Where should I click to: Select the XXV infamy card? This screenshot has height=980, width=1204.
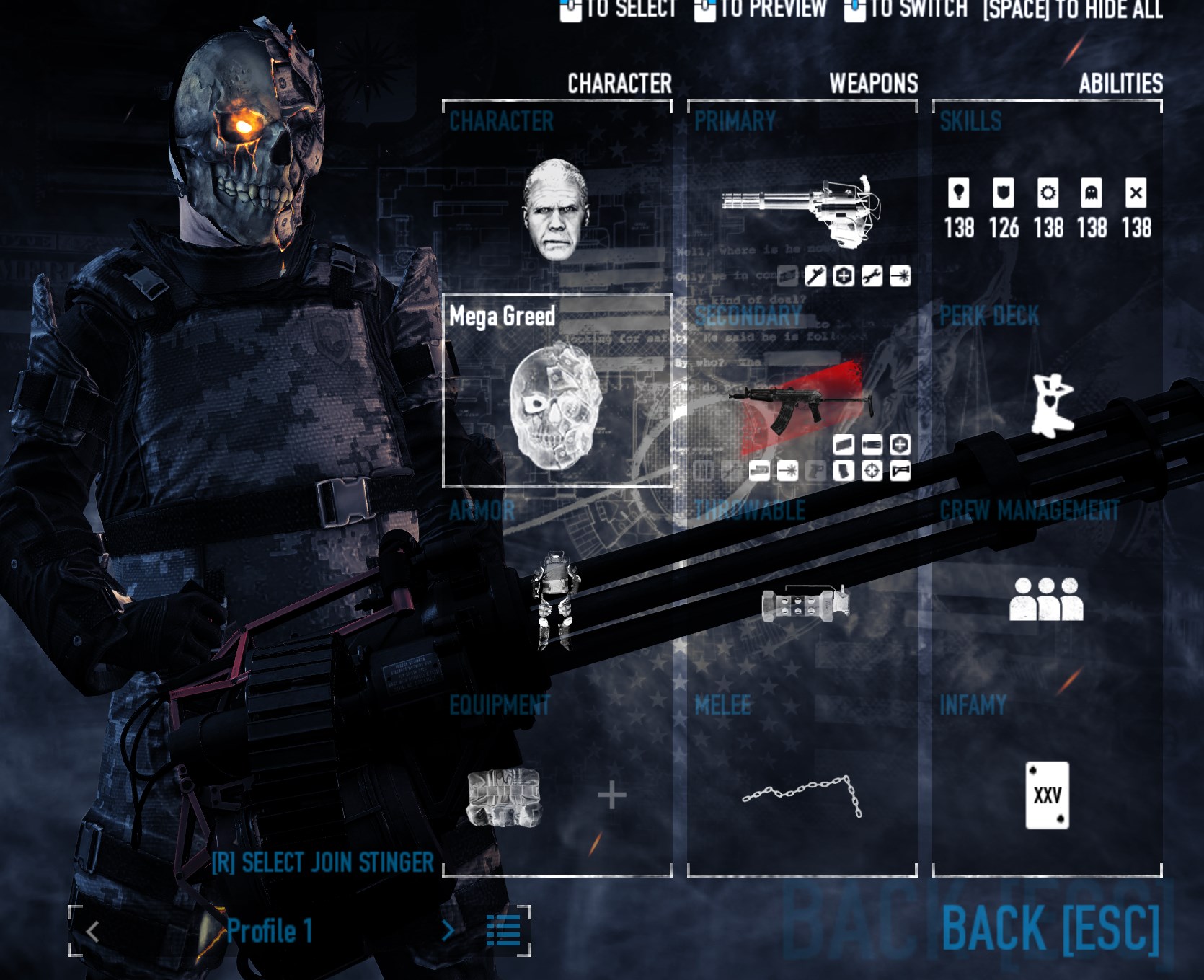click(1047, 795)
